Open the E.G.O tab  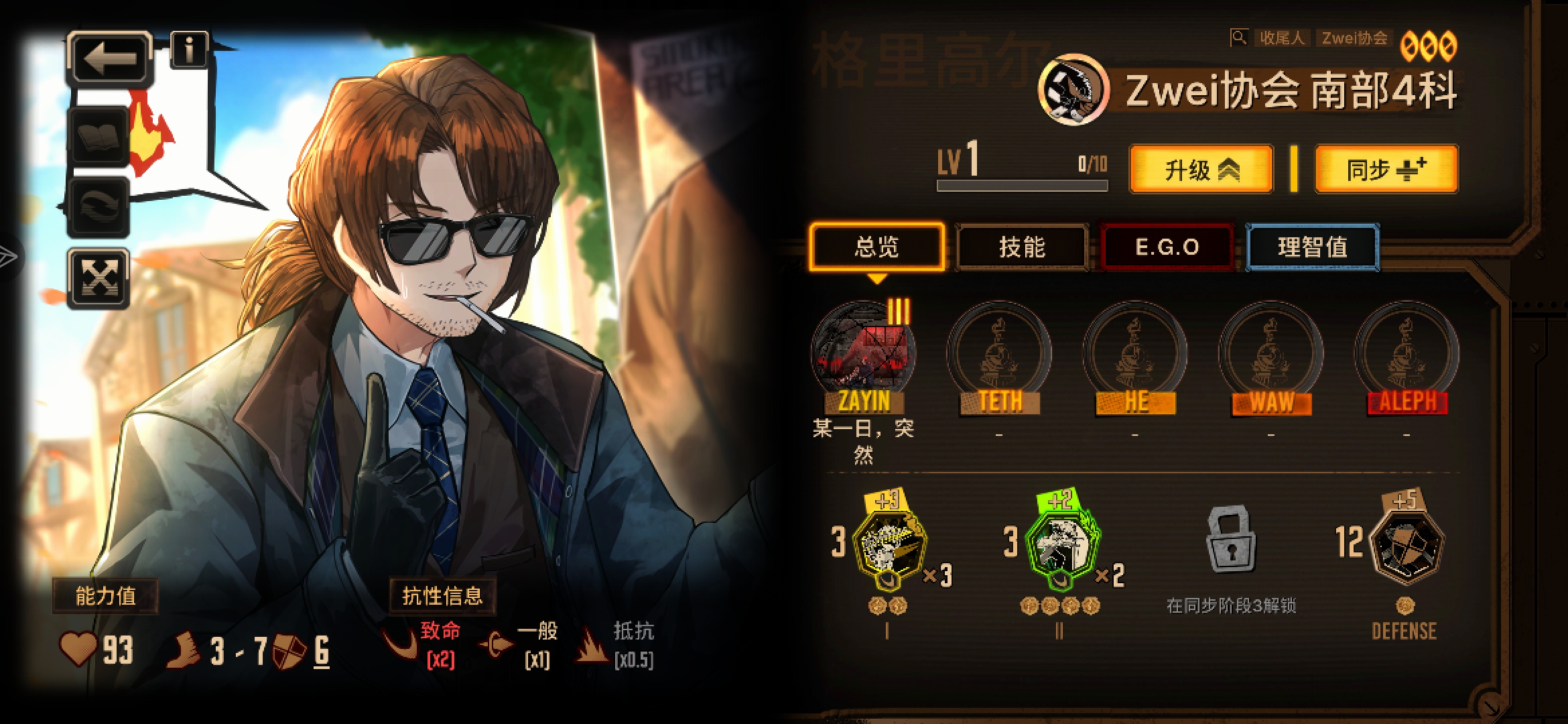(1167, 247)
